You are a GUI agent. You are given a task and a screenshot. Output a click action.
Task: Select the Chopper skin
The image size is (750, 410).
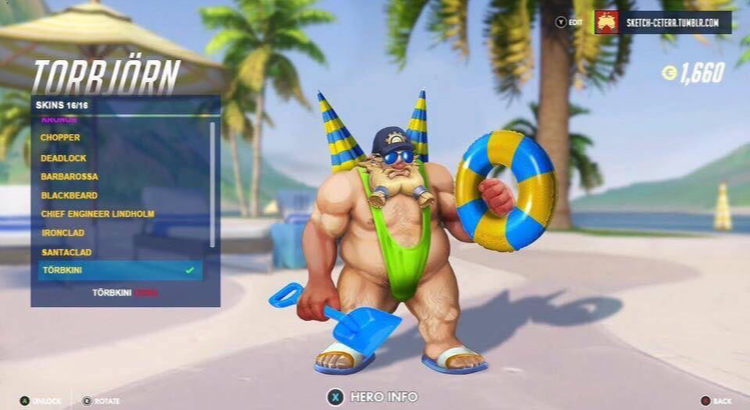click(62, 137)
